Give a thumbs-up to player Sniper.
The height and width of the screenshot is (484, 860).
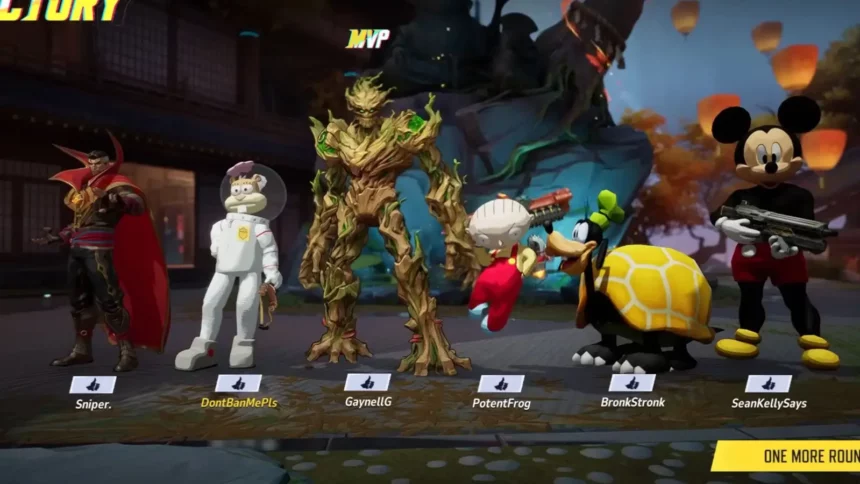(x=92, y=384)
